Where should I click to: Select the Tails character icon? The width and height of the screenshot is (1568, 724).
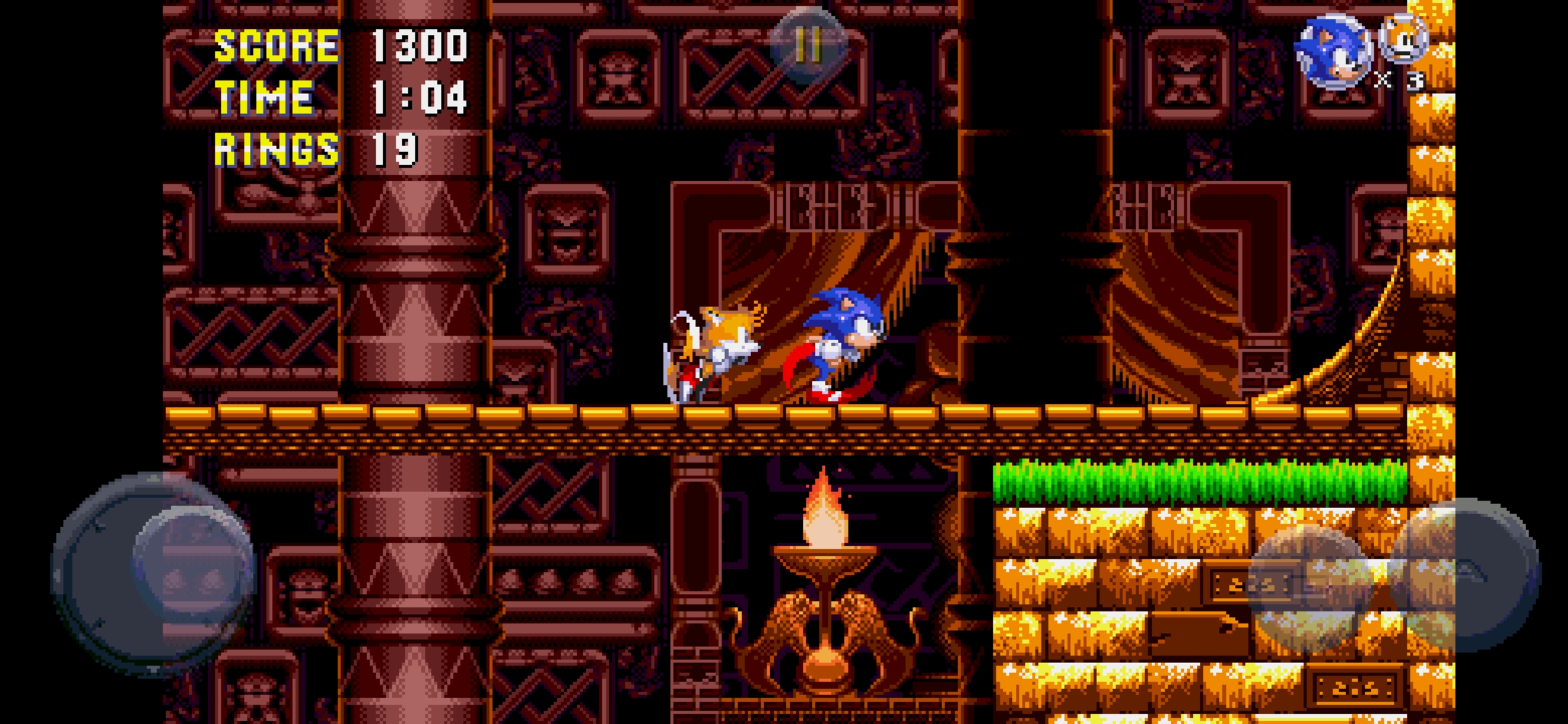tap(1403, 39)
